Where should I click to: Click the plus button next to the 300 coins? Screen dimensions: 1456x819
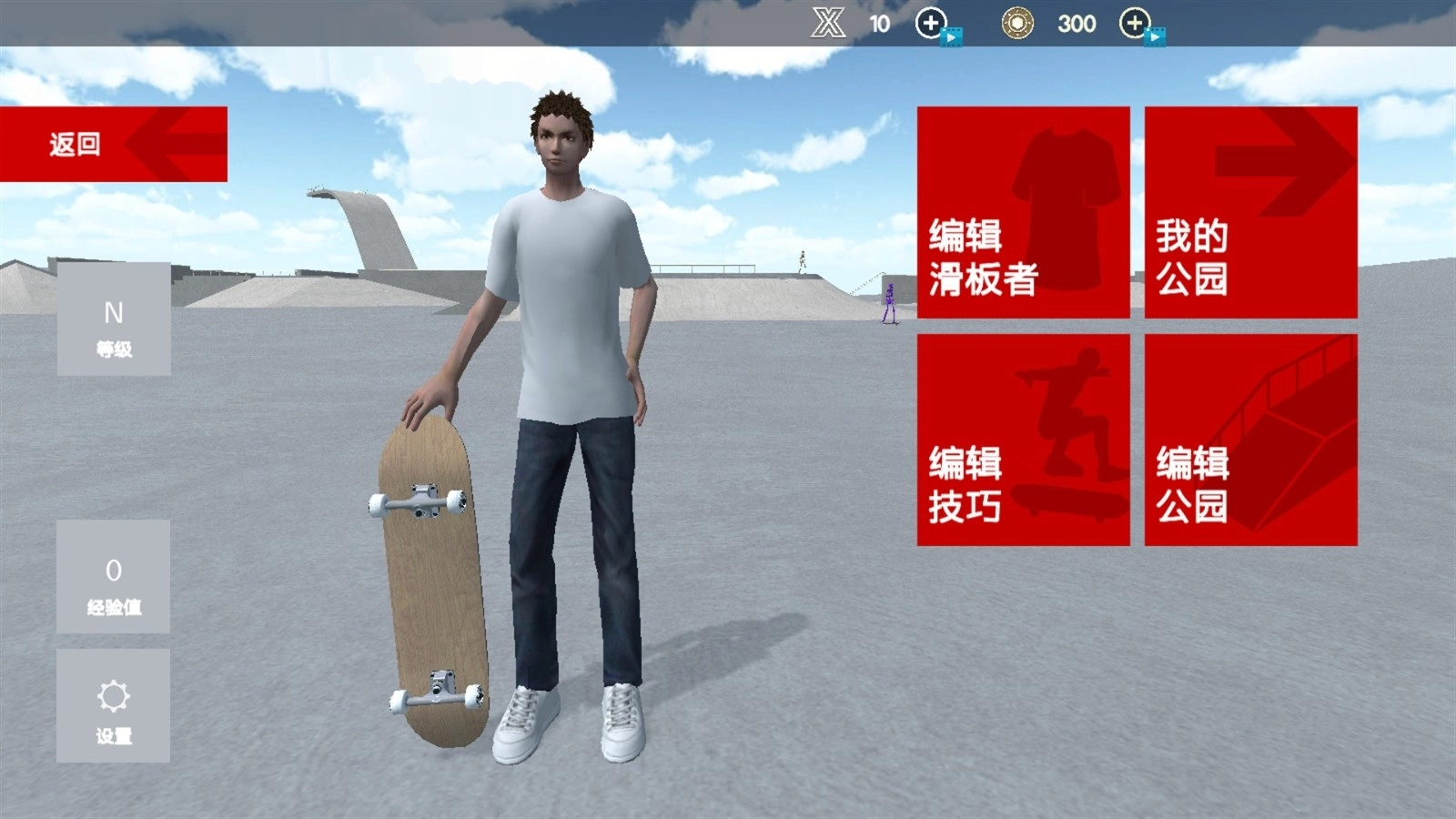pos(1133,23)
